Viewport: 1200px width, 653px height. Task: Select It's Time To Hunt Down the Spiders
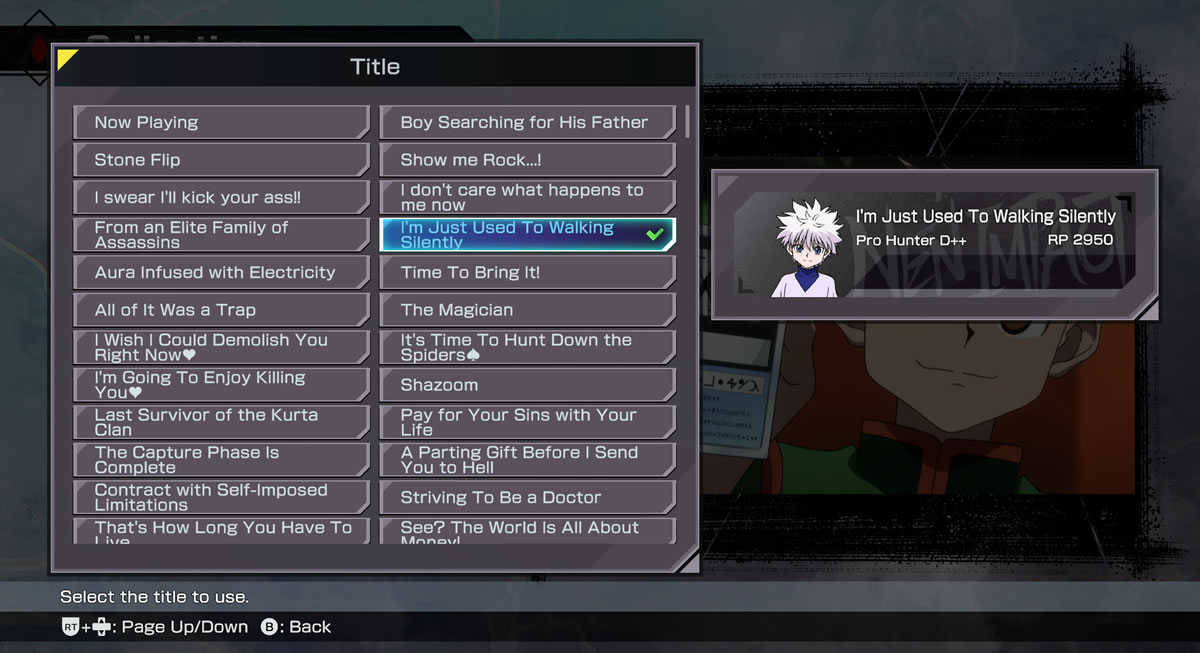point(527,347)
